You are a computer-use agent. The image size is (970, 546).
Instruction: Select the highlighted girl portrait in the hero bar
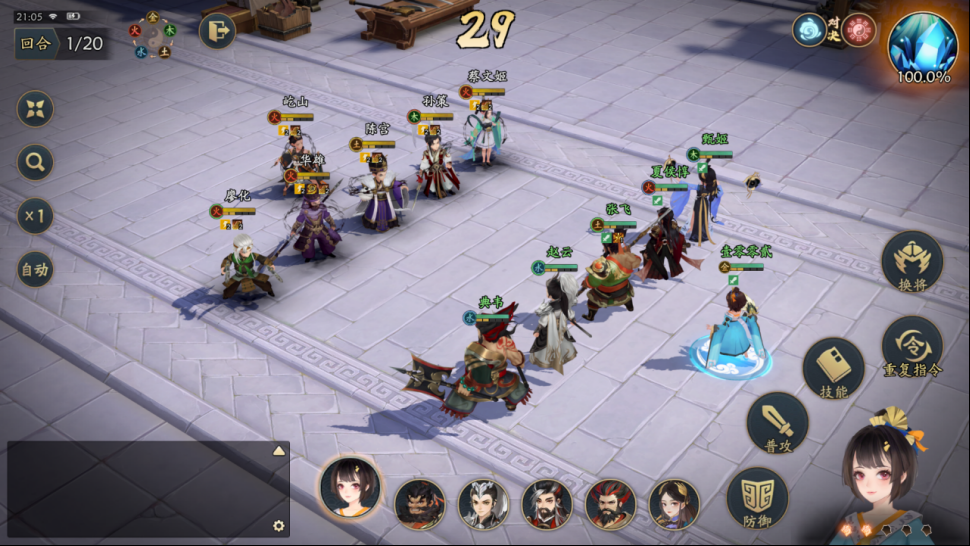[x=349, y=488]
